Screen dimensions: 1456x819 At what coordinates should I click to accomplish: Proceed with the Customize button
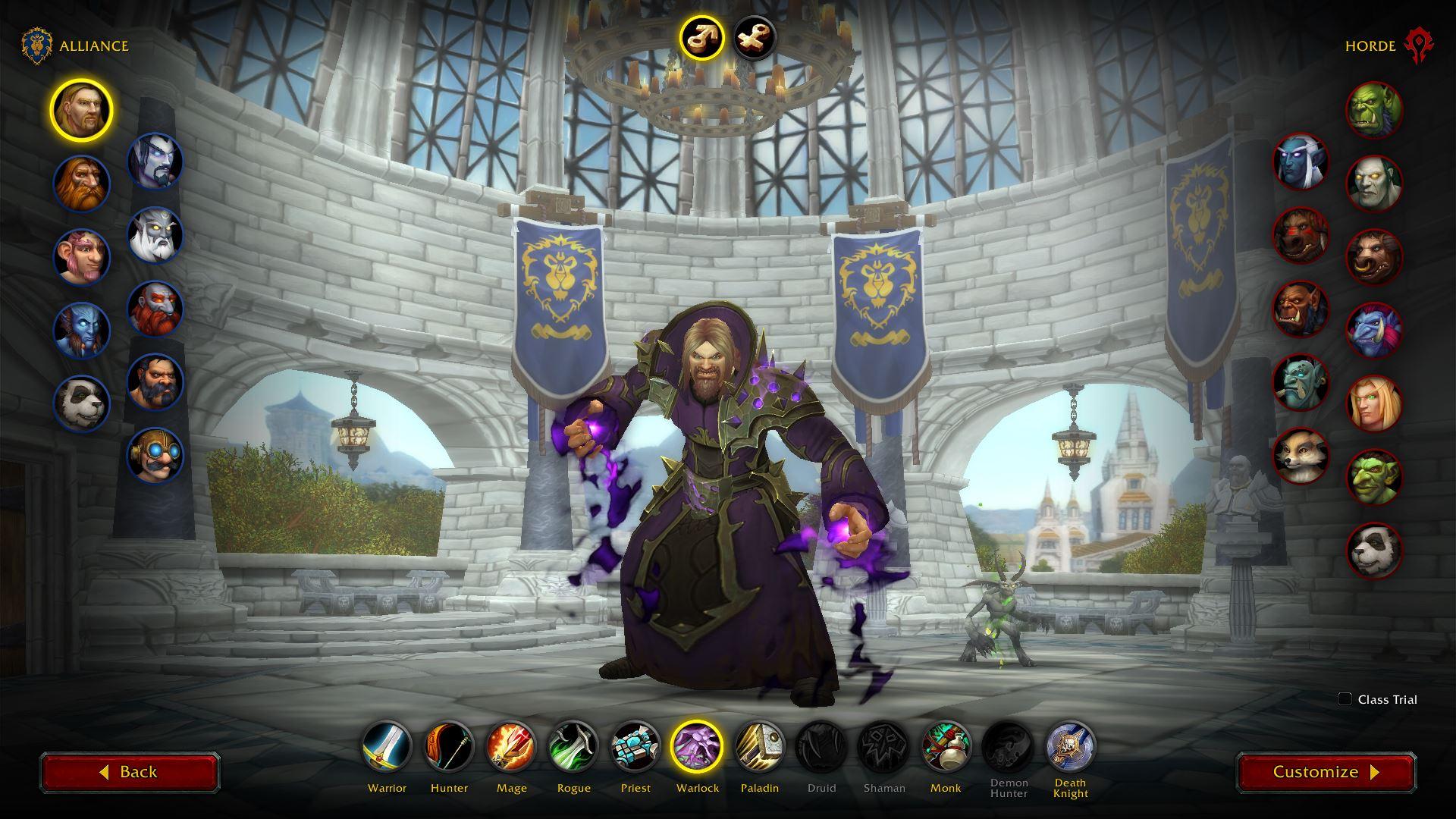click(1326, 772)
